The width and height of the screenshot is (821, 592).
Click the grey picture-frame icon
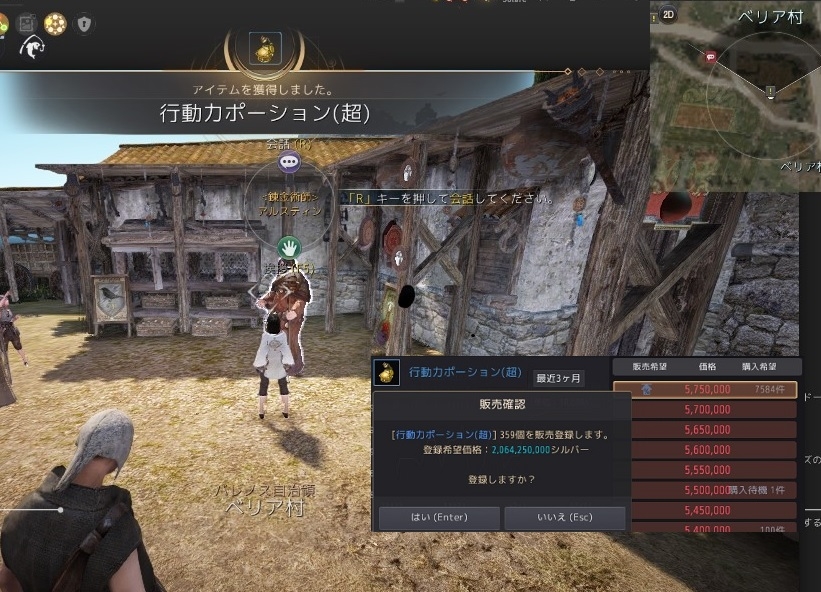click(x=27, y=22)
